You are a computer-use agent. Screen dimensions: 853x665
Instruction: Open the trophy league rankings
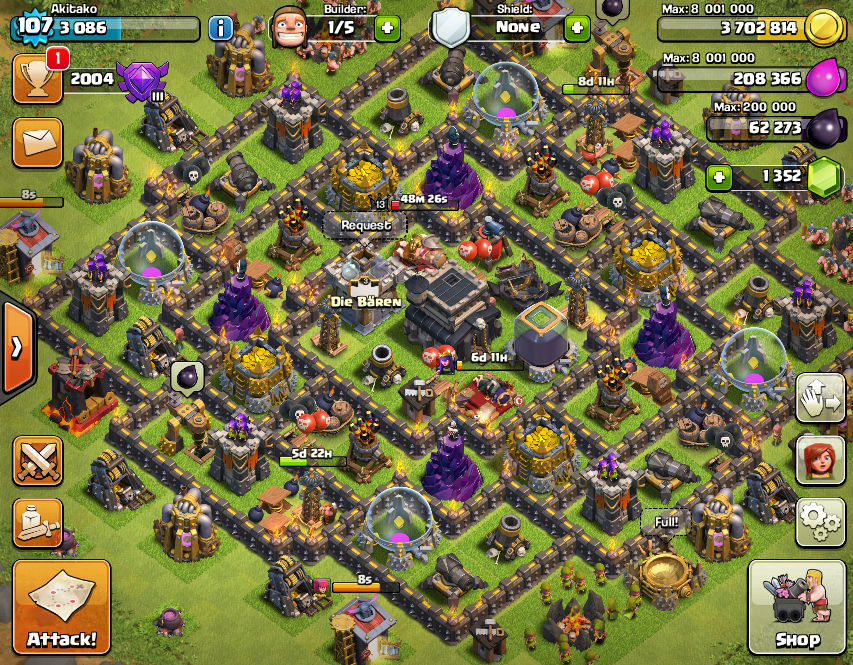tap(37, 79)
